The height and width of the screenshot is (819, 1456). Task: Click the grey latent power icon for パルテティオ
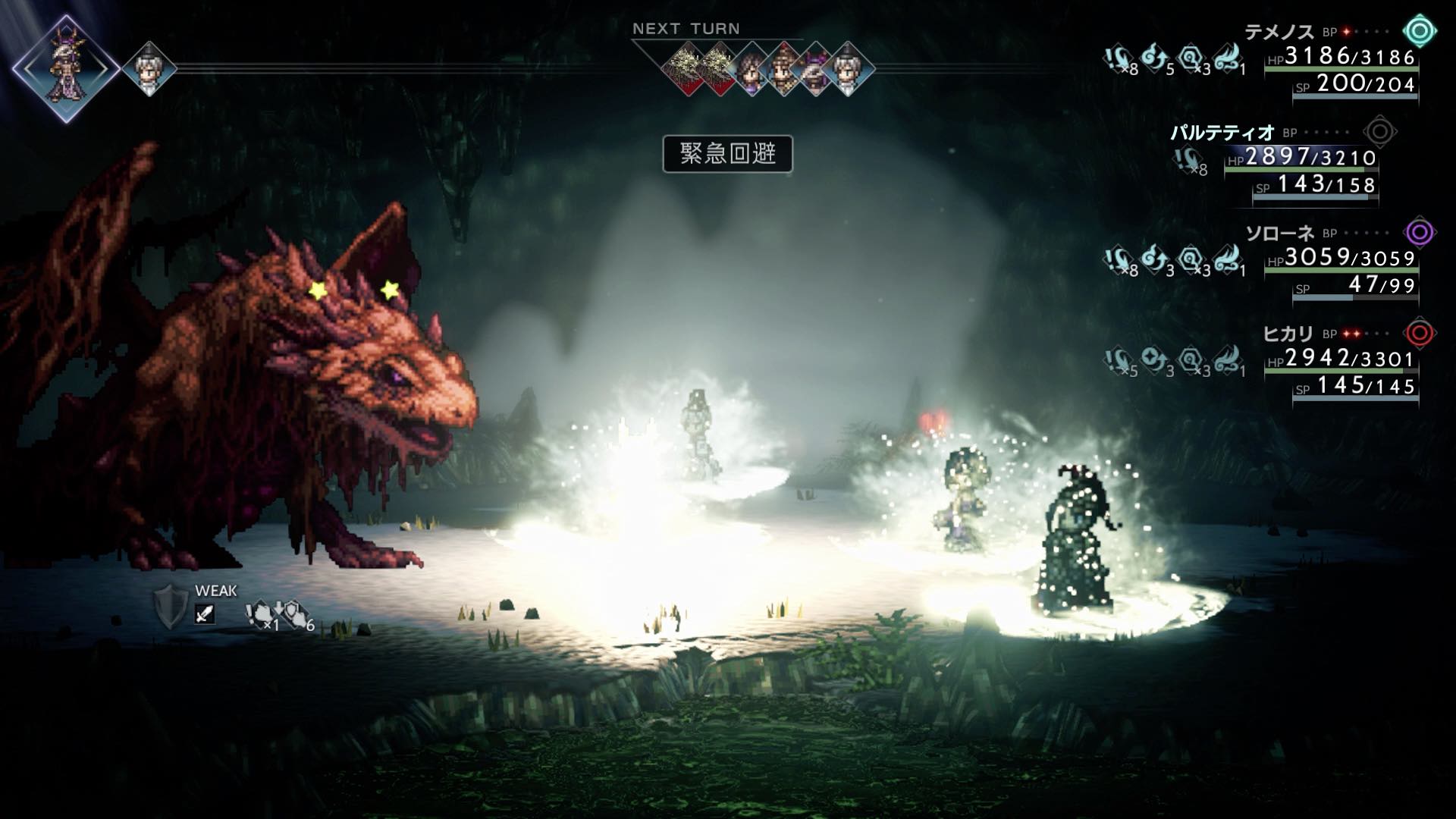tap(1379, 132)
